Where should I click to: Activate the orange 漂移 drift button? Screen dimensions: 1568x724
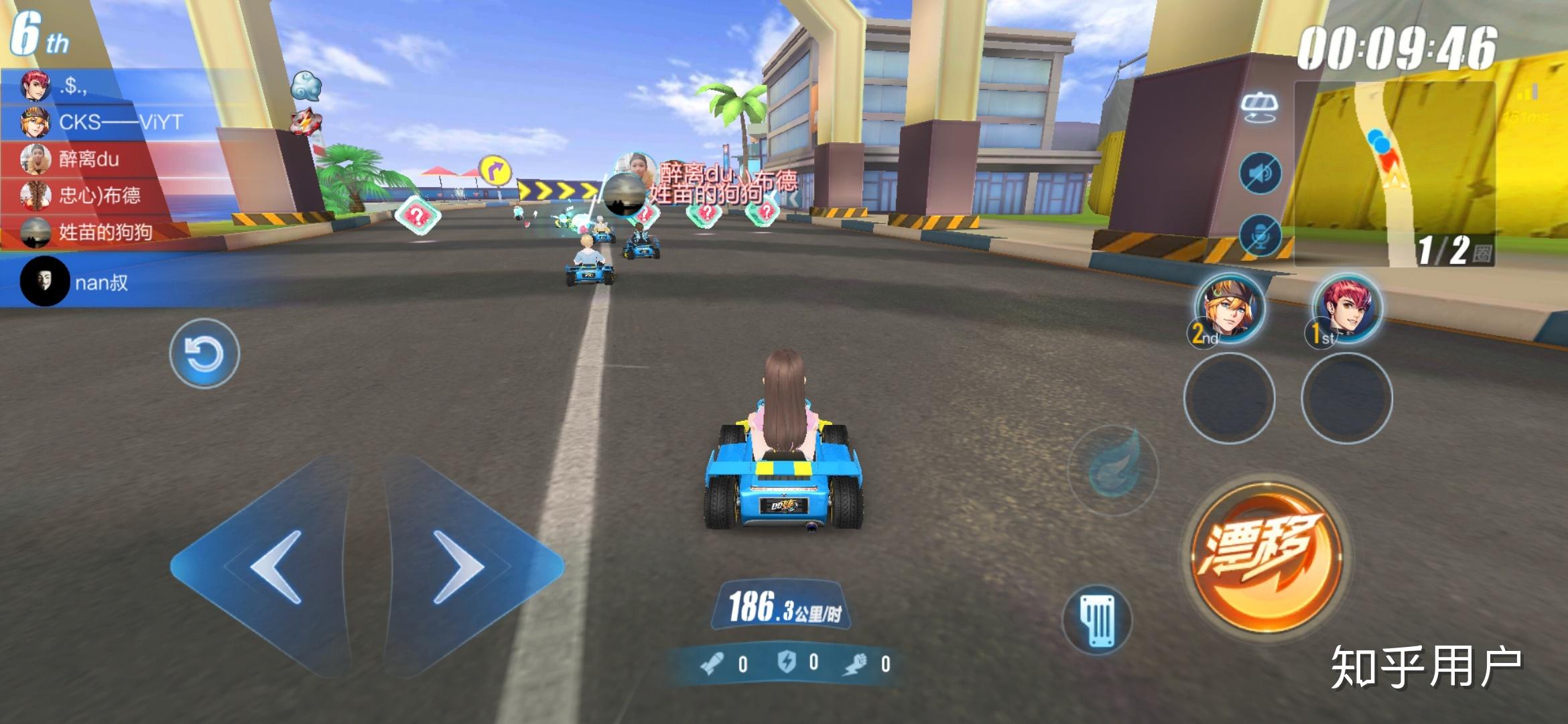[1264, 556]
